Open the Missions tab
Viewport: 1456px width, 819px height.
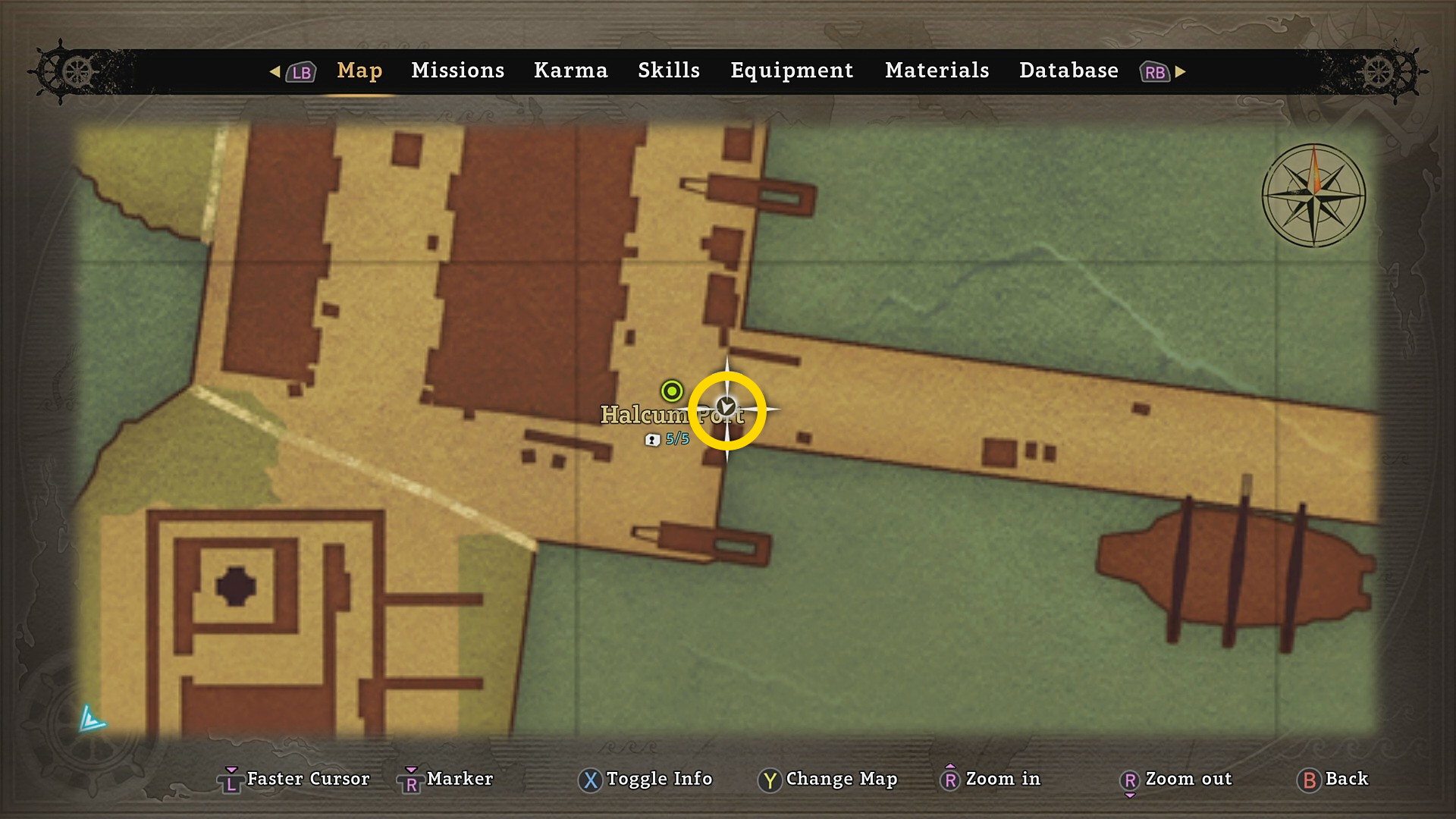(457, 71)
